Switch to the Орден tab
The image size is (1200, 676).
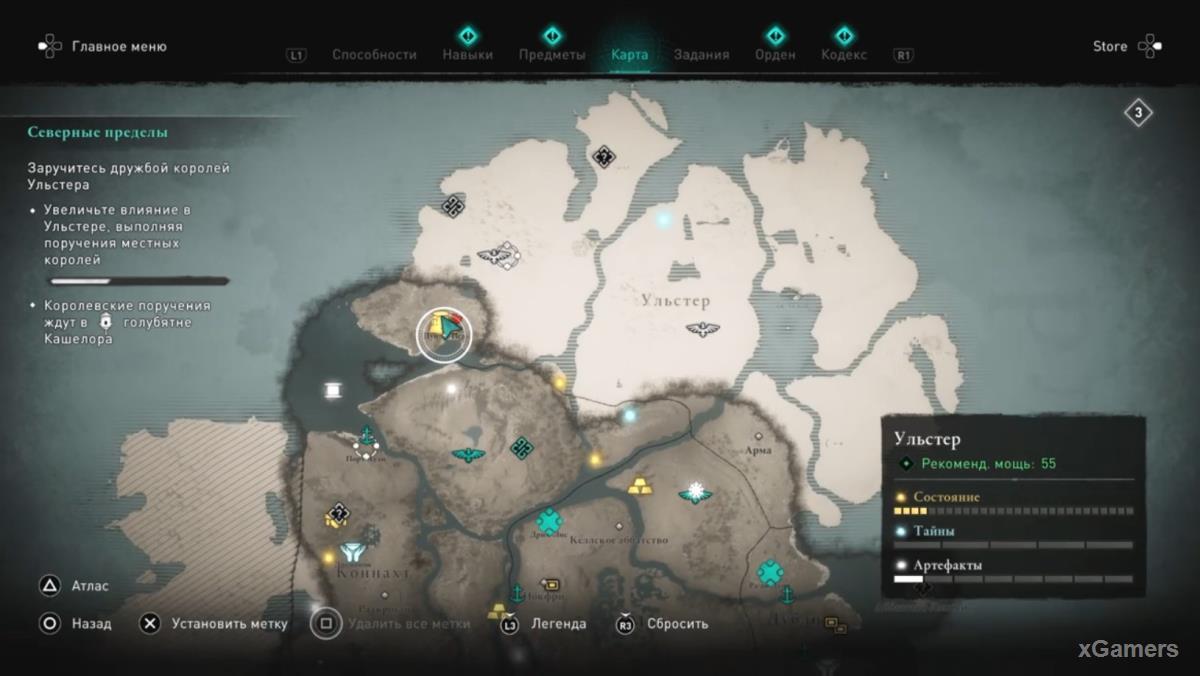775,55
